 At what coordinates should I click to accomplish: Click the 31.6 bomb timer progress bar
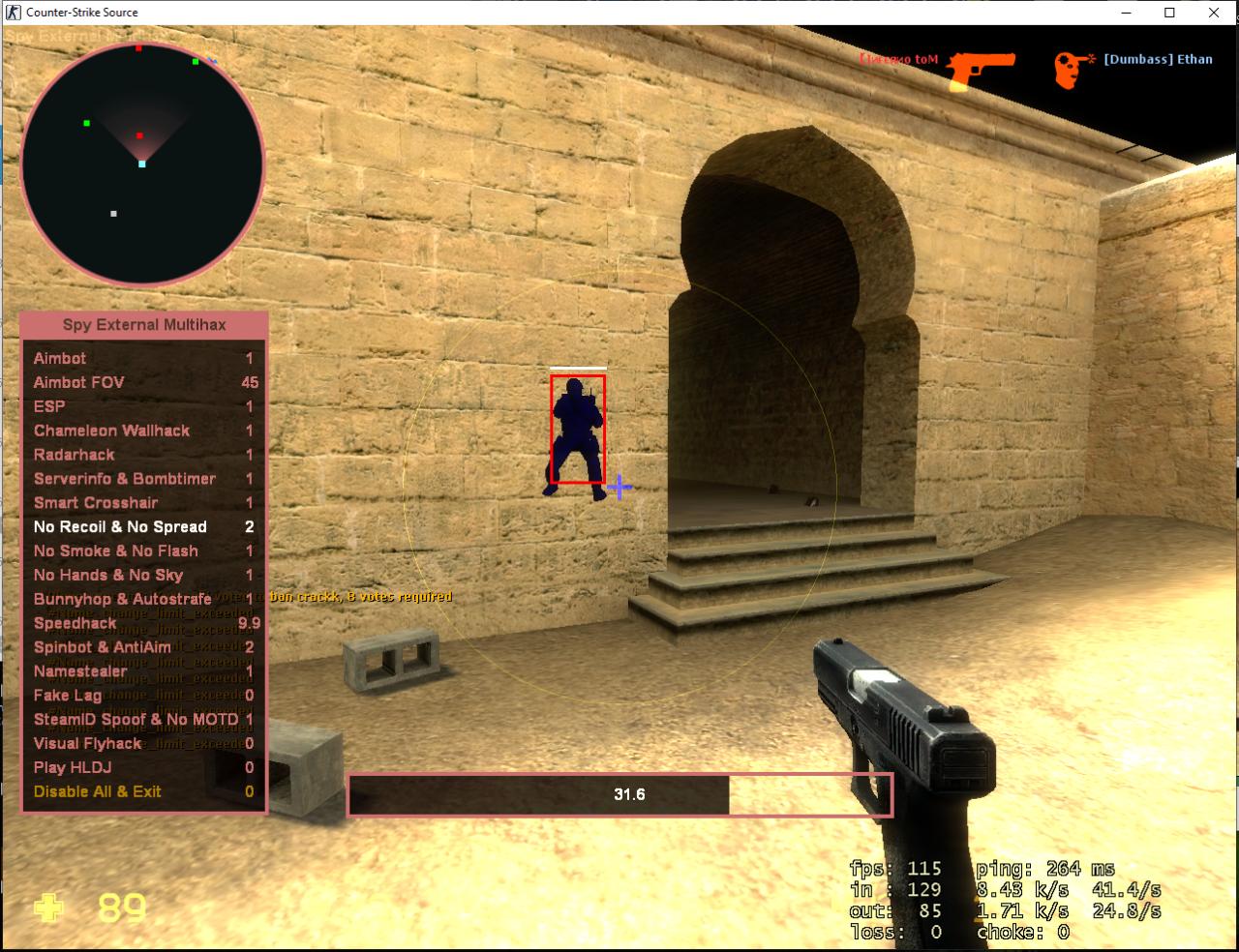click(619, 793)
